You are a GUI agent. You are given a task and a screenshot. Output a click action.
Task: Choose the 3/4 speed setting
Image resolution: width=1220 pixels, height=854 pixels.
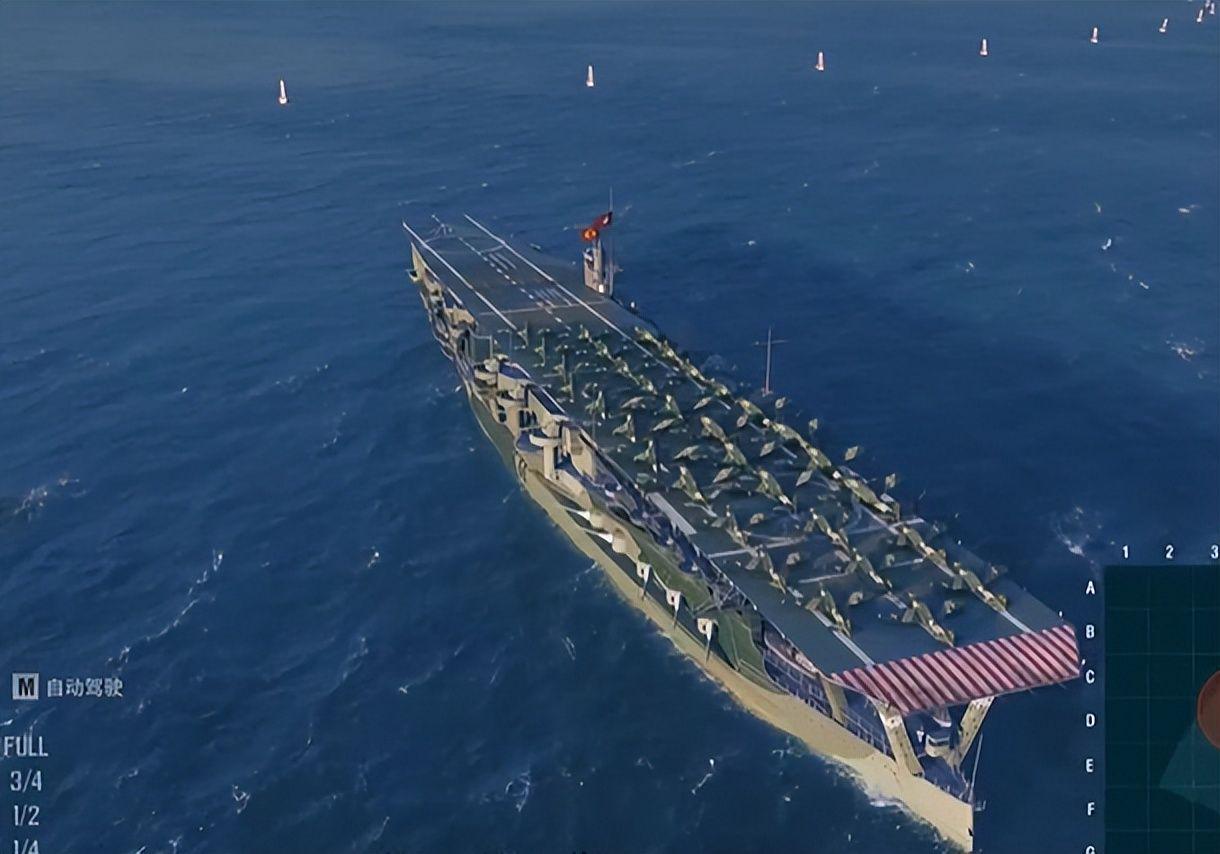tap(26, 781)
